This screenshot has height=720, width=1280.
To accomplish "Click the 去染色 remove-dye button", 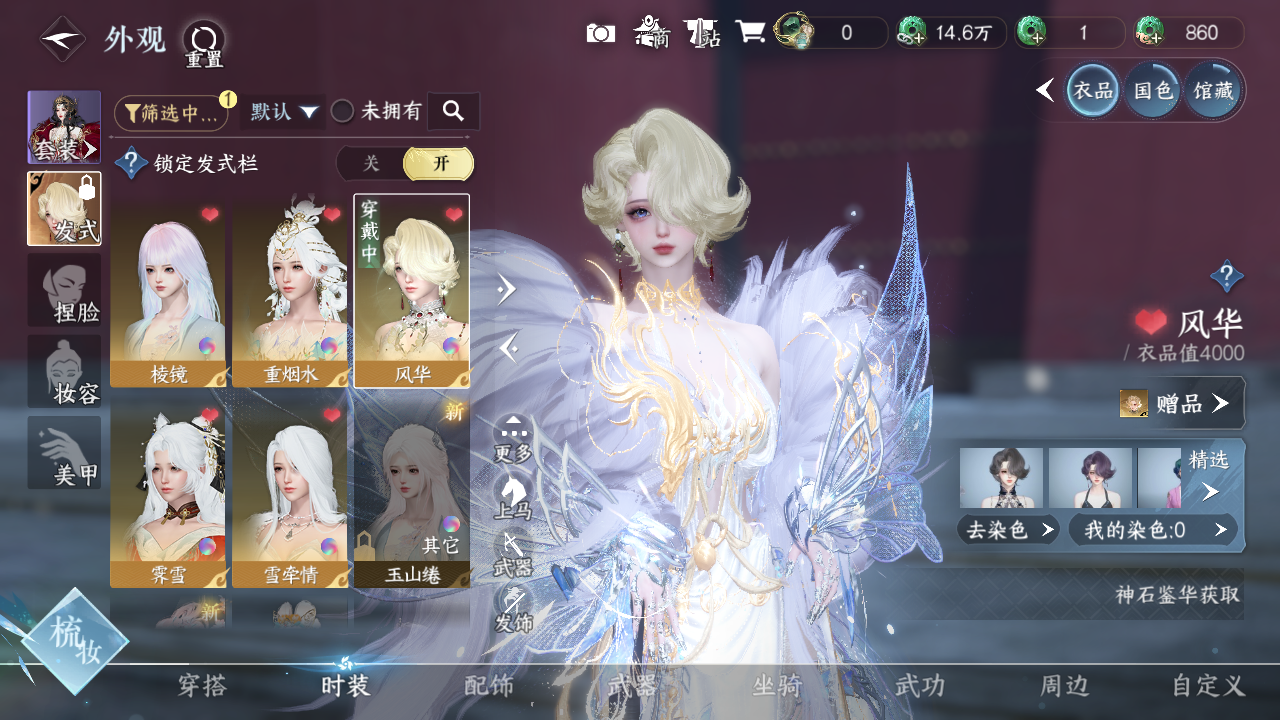I will 1008,530.
